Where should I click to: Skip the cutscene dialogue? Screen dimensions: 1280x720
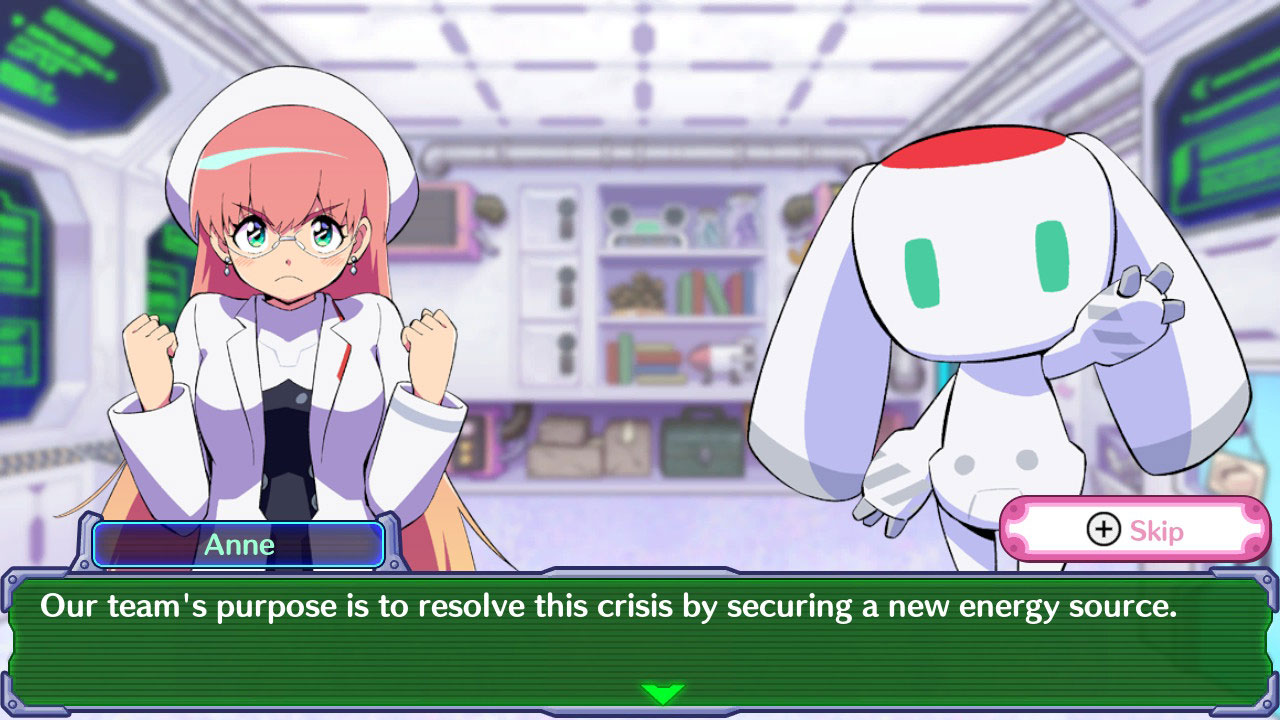(1134, 530)
